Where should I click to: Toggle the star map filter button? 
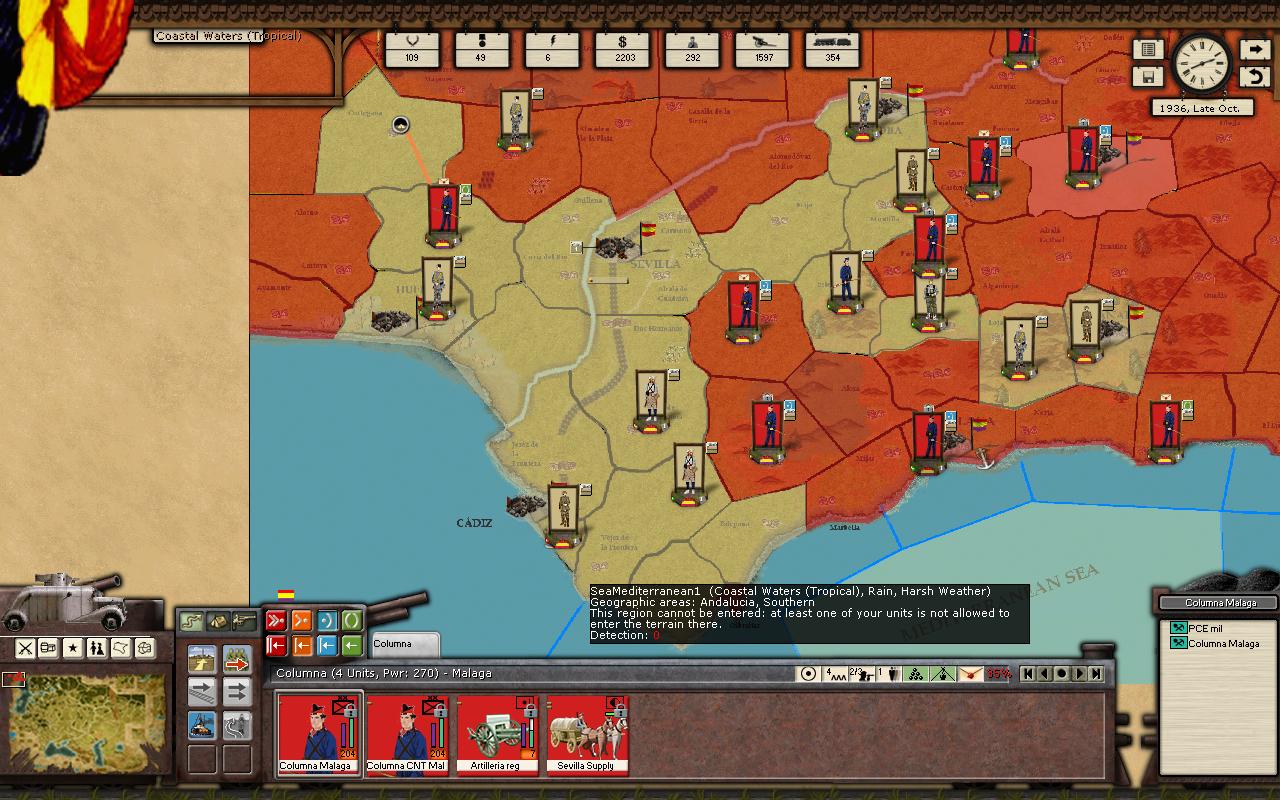[x=73, y=648]
